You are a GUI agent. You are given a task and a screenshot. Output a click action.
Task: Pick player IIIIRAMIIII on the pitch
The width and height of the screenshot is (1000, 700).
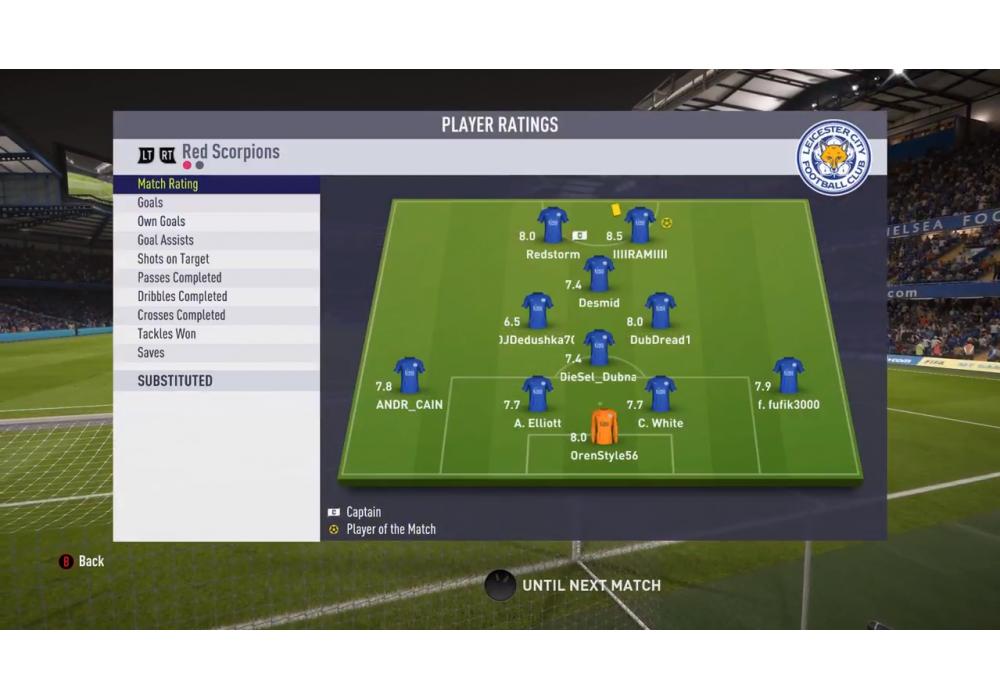click(640, 225)
